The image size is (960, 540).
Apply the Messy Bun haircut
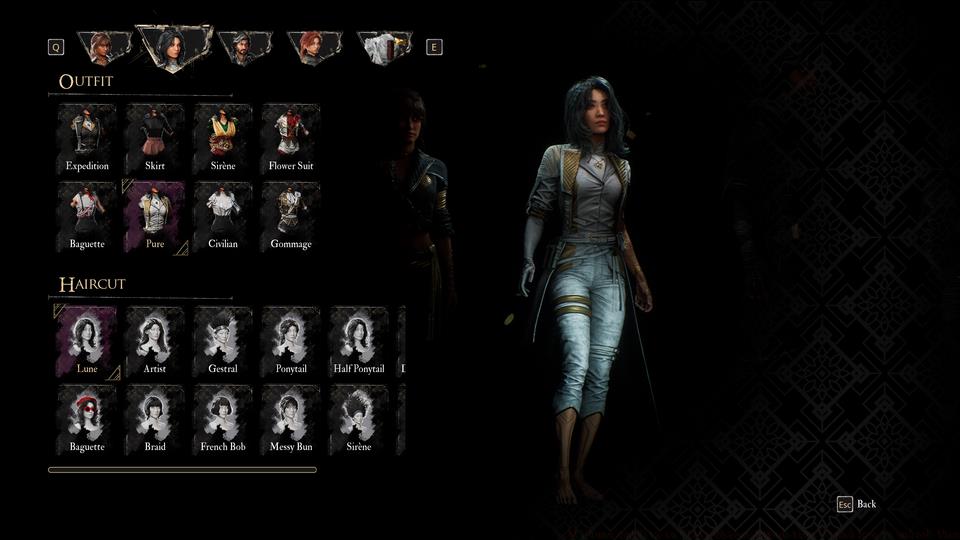coord(291,419)
